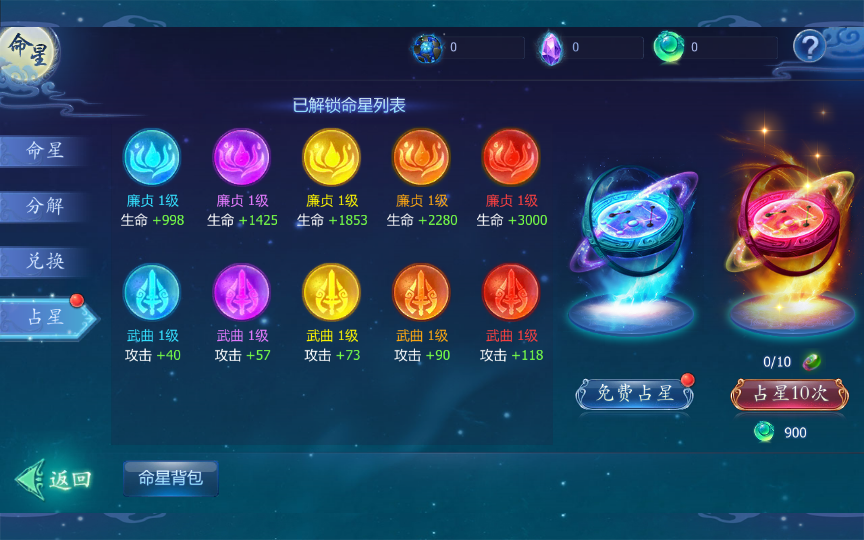Select the purple 廉贞 life +1425 star
Viewport: 864px width, 540px height.
pos(242,157)
